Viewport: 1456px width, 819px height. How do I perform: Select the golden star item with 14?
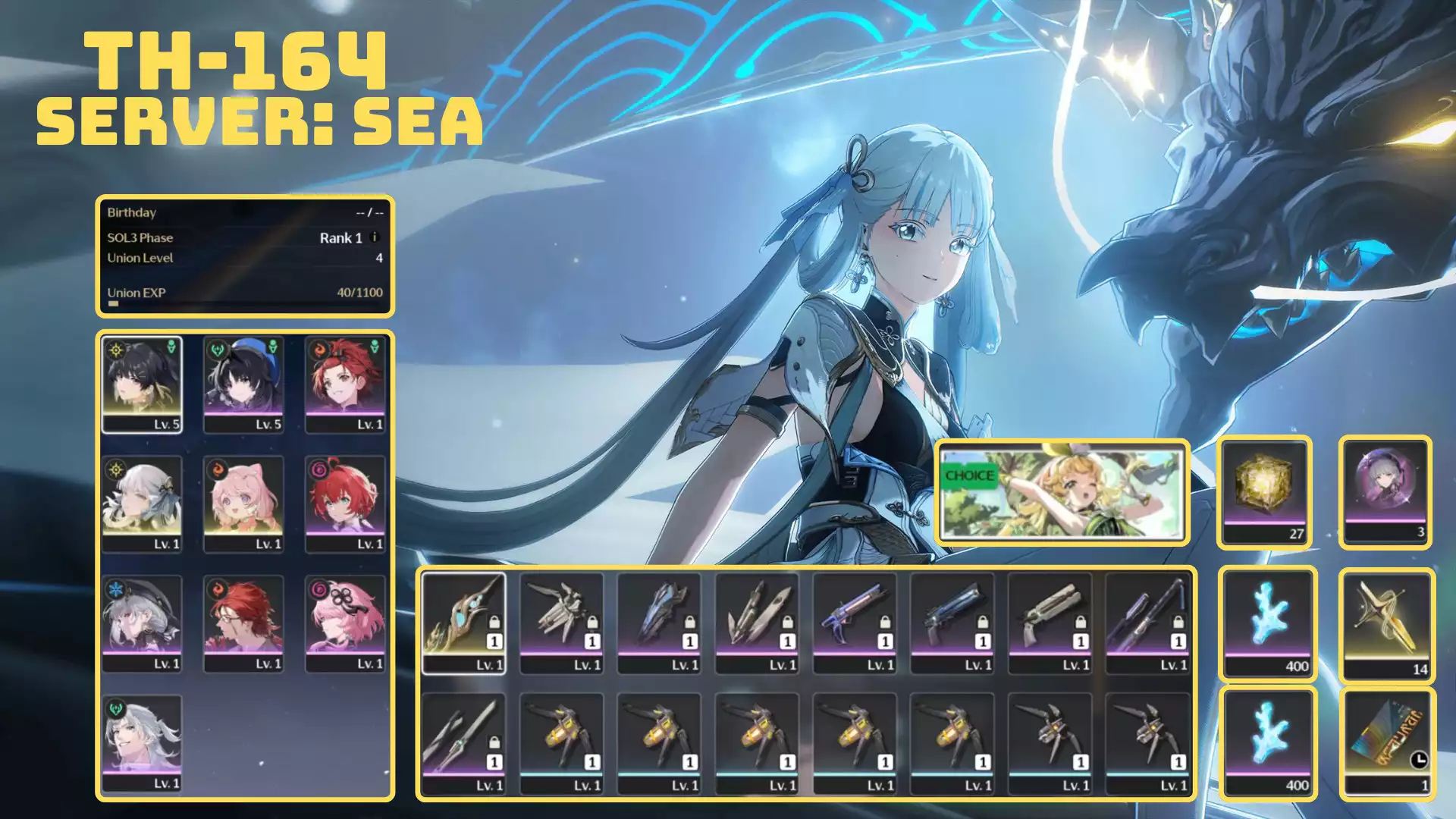click(1385, 625)
